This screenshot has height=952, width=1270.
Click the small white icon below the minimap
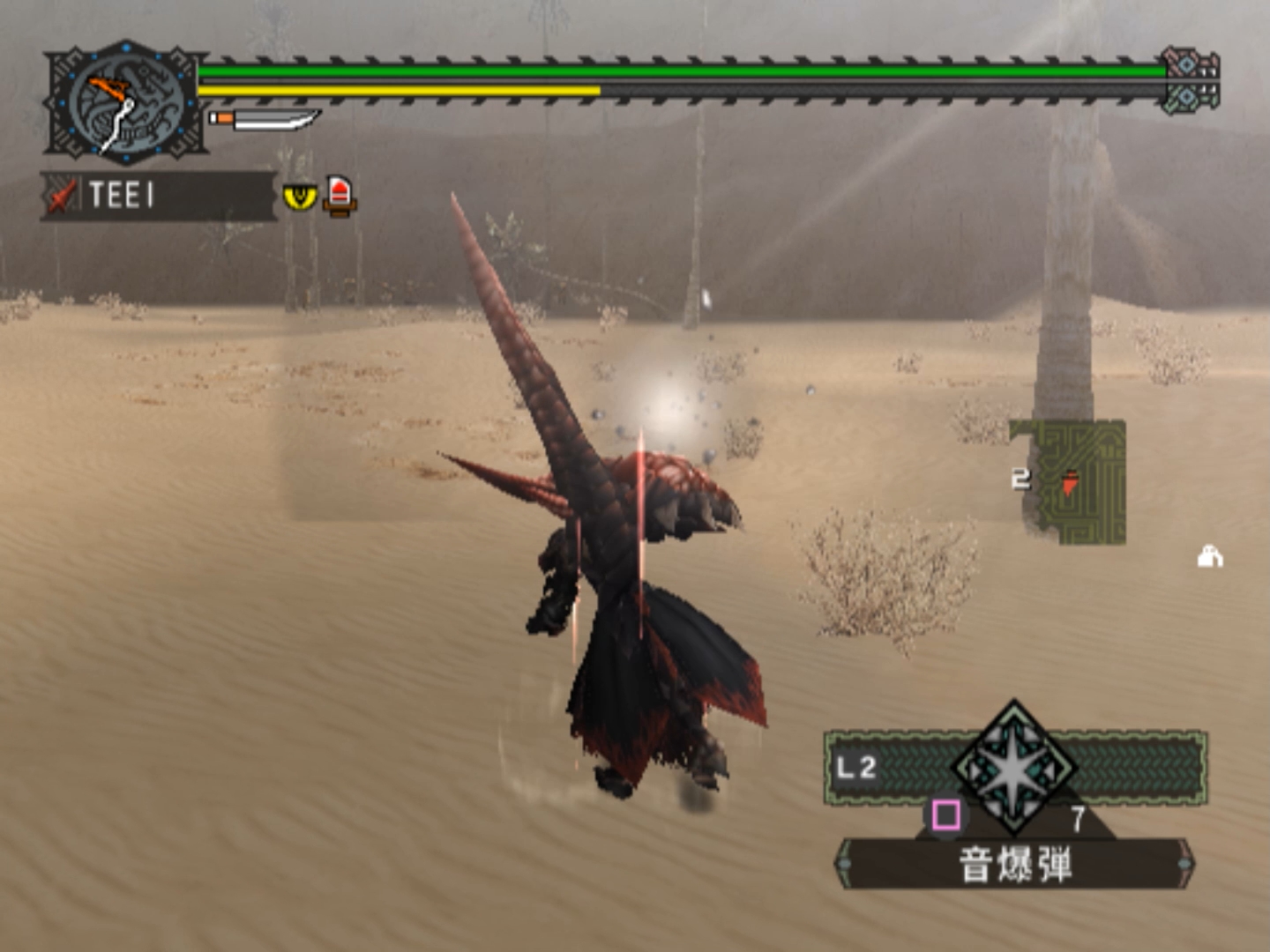point(1210,557)
